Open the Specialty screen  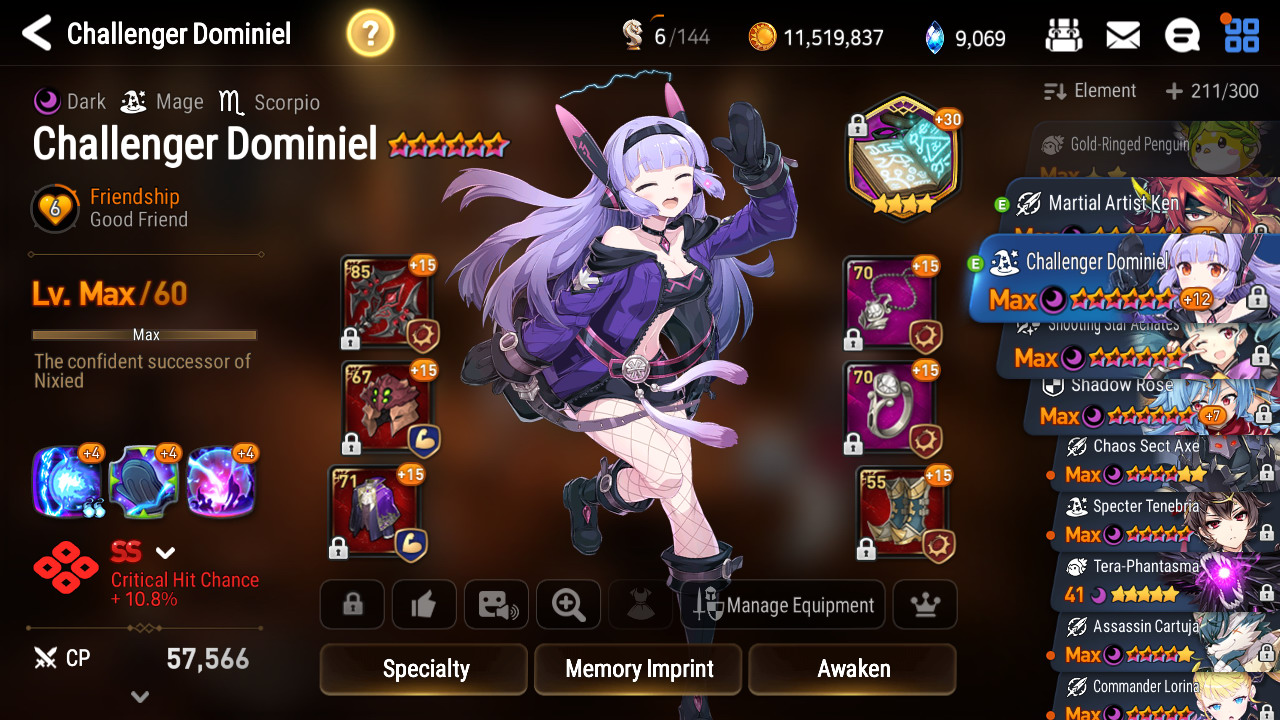[424, 669]
